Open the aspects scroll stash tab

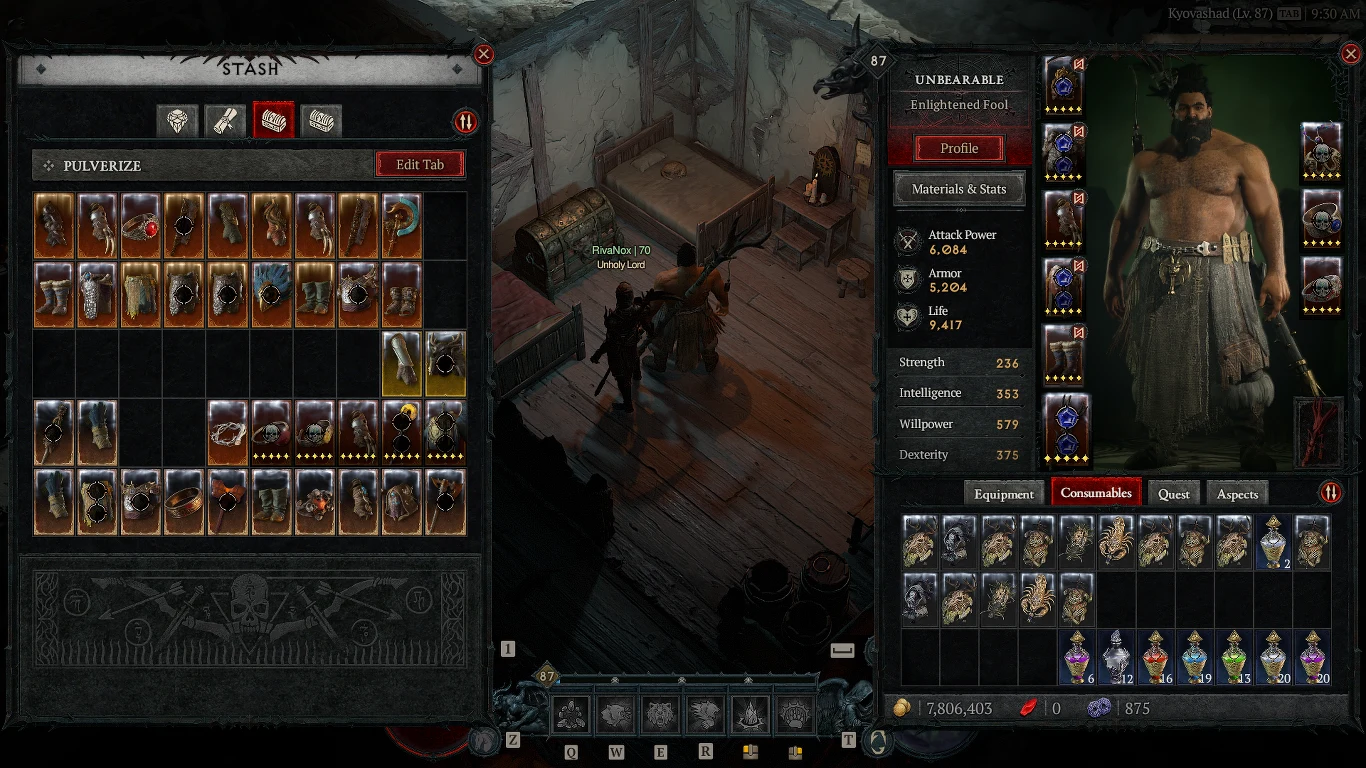224,120
